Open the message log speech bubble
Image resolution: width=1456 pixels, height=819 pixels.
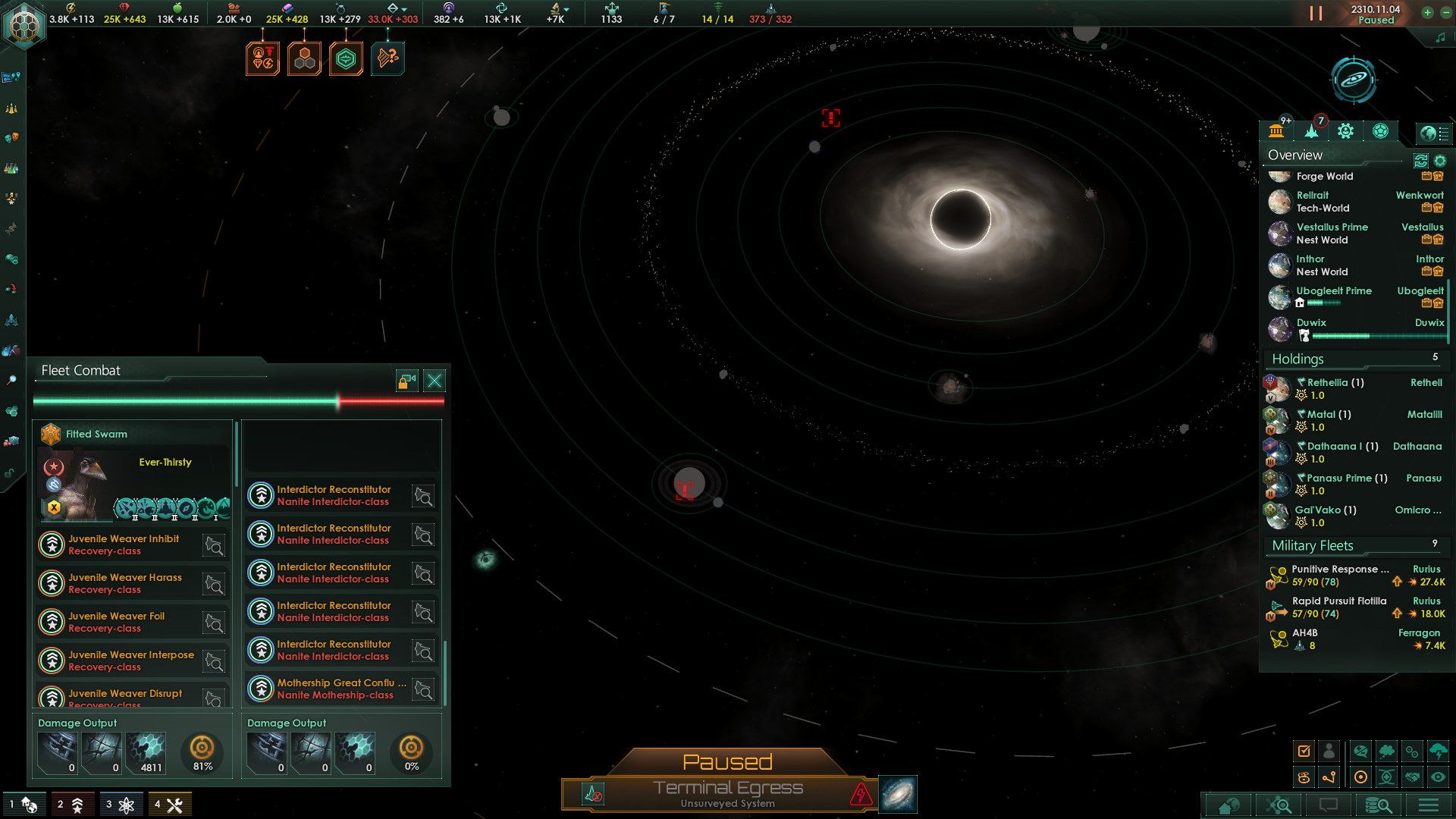(x=1329, y=805)
